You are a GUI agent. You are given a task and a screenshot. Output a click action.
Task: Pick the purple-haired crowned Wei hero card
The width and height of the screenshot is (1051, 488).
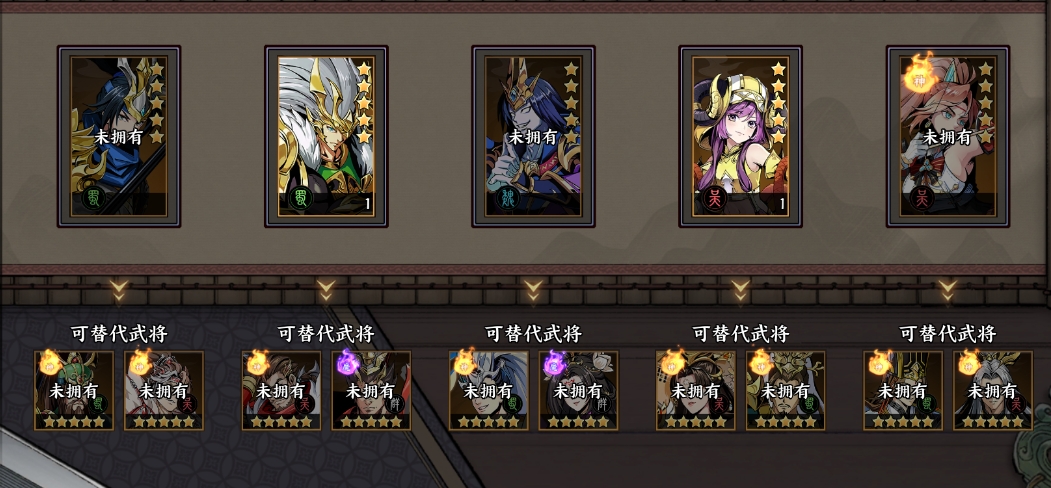click(x=533, y=135)
